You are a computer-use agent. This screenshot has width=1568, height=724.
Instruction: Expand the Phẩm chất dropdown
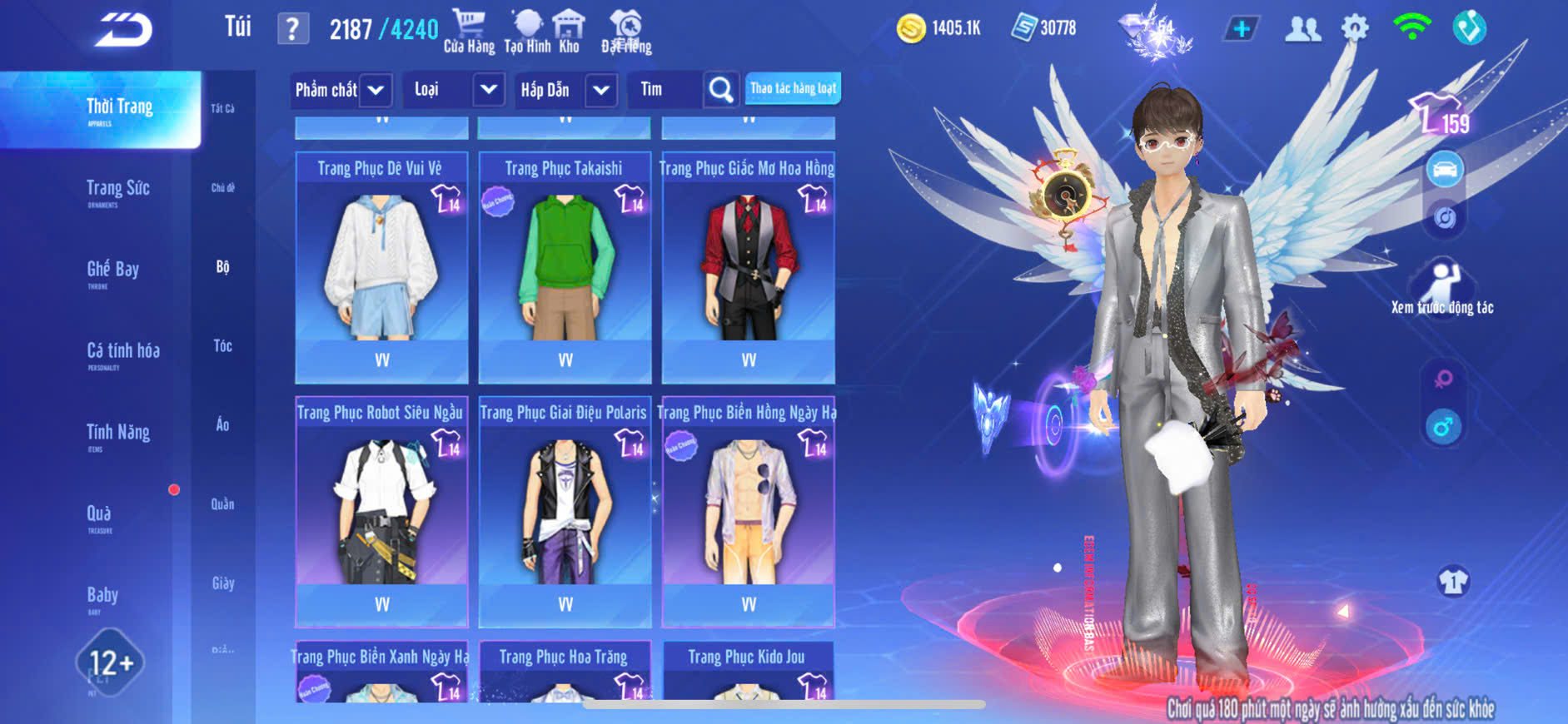pos(376,90)
